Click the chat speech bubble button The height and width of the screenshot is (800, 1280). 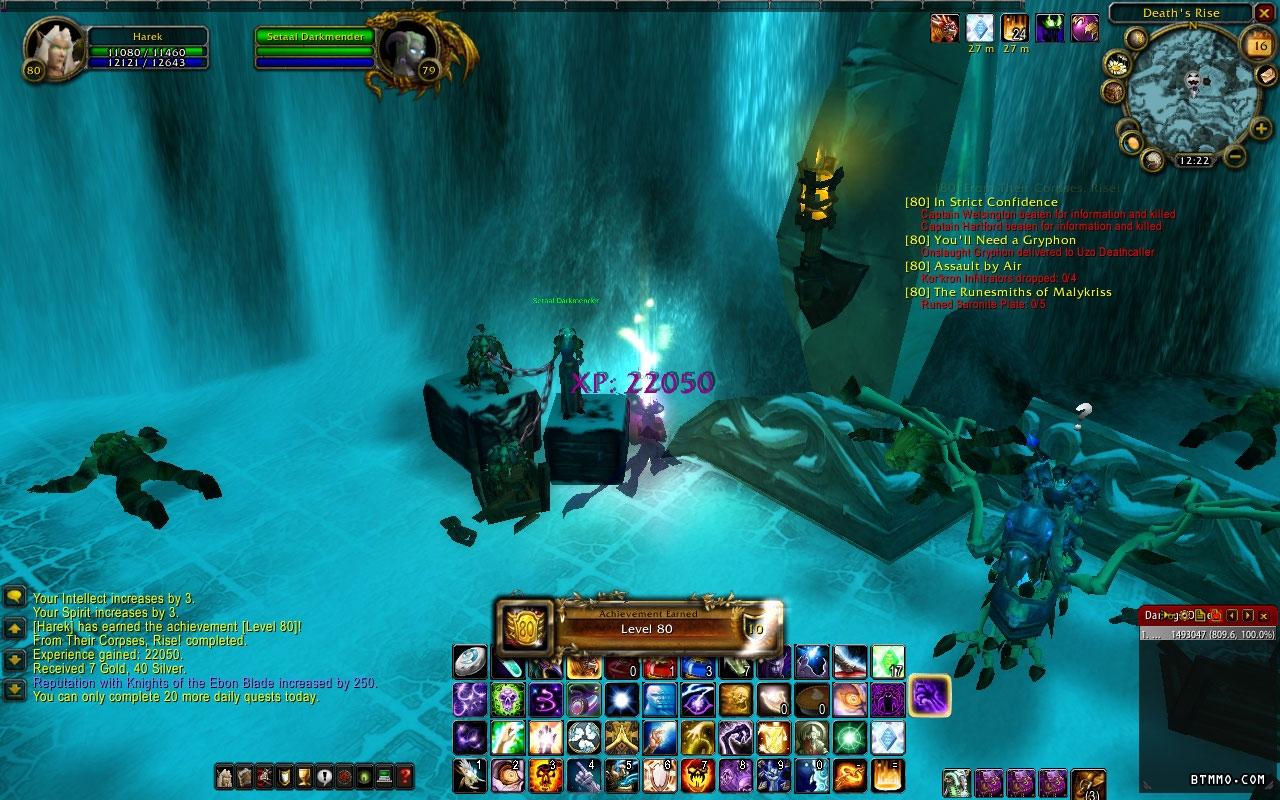click(14, 597)
